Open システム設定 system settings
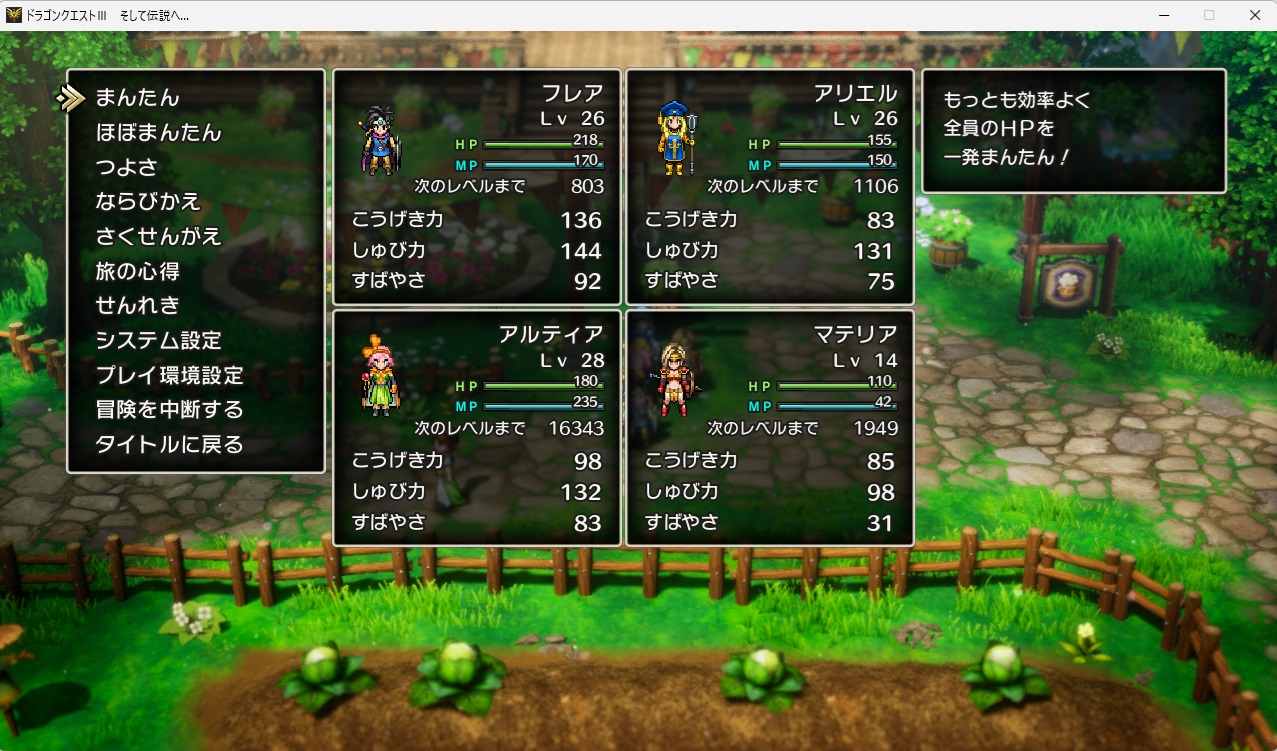Viewport: 1277px width, 751px height. coord(158,340)
